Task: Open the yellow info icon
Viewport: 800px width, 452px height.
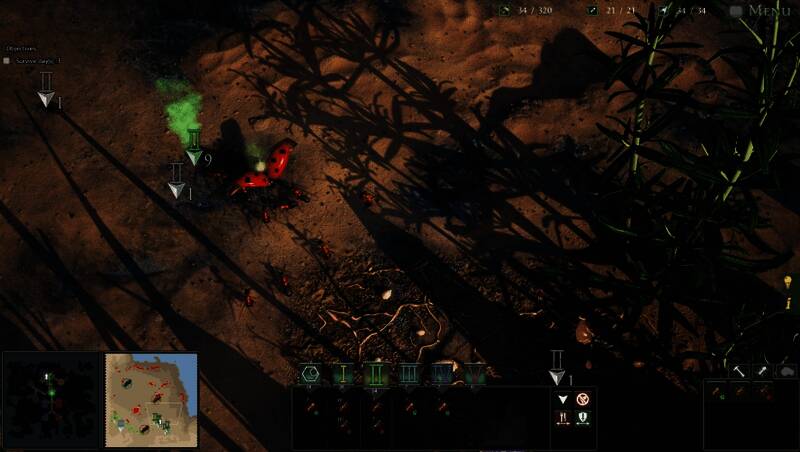Action: tap(788, 301)
